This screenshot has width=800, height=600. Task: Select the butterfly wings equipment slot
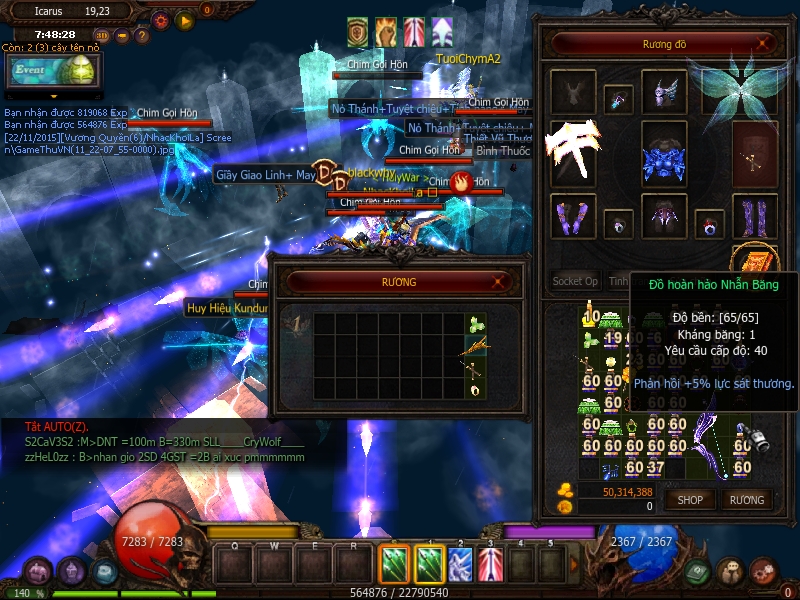[x=740, y=88]
